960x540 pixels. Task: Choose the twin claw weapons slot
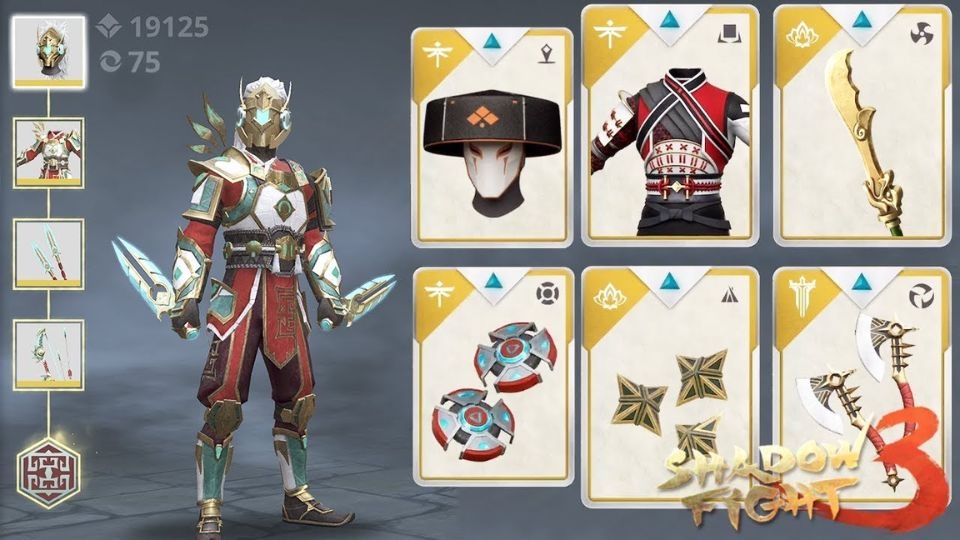(x=48, y=254)
